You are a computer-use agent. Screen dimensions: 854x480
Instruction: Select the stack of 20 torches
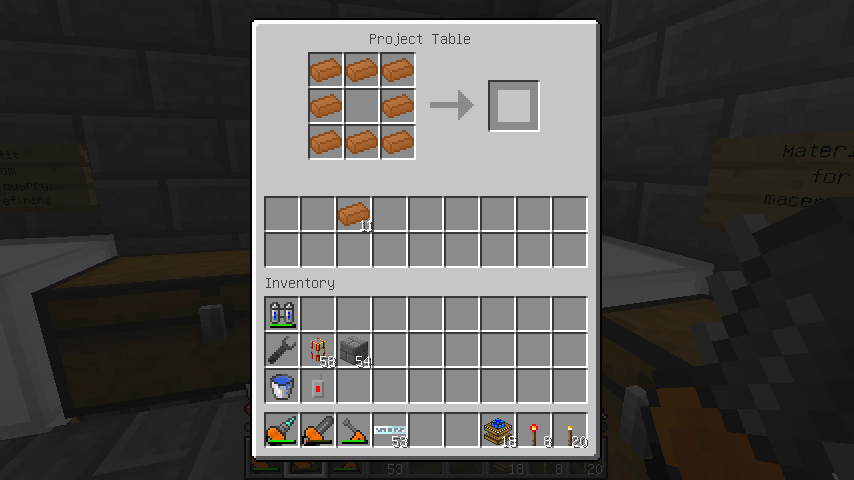click(x=570, y=430)
